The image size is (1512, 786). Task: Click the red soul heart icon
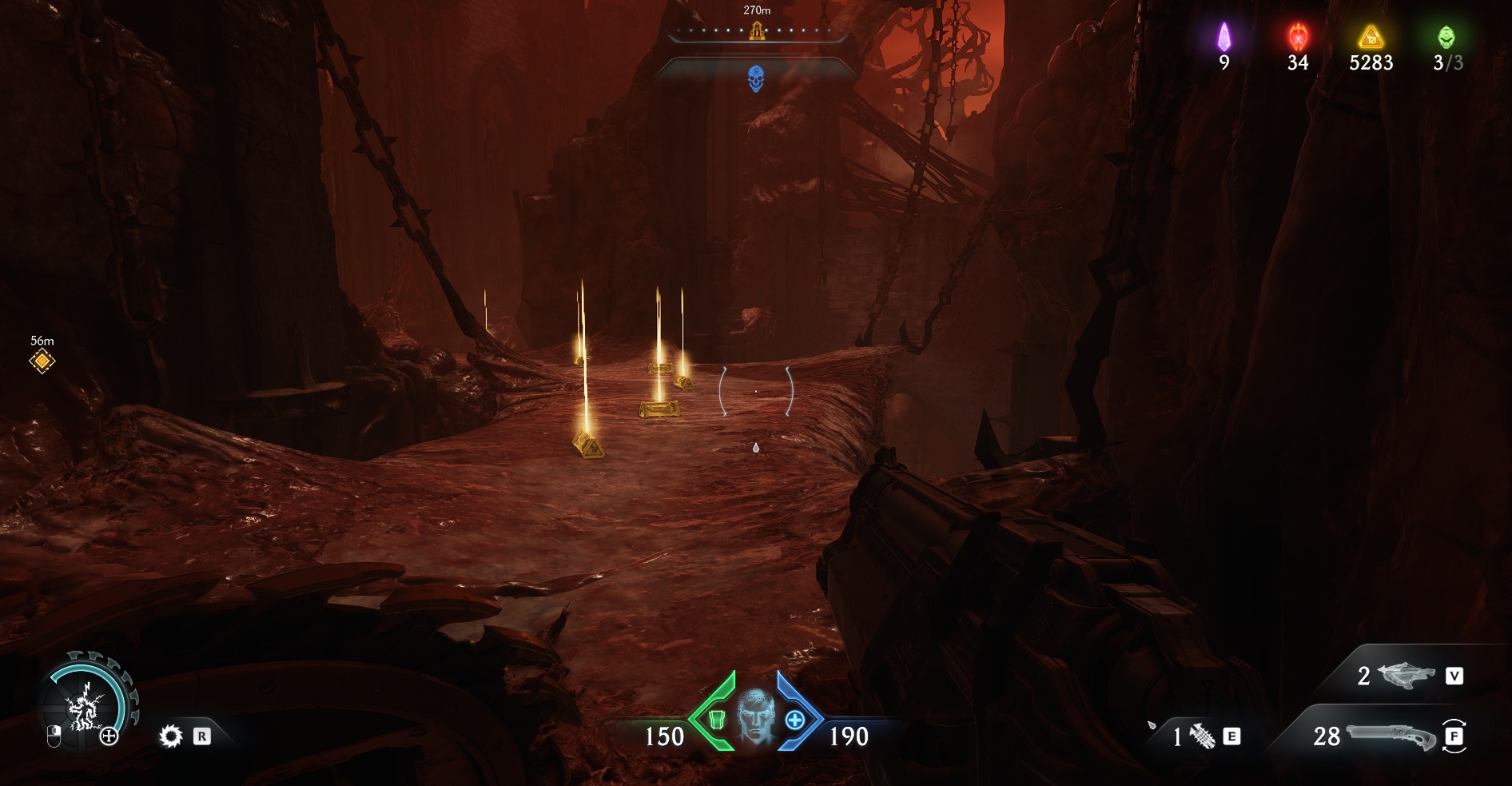pyautogui.click(x=1298, y=37)
